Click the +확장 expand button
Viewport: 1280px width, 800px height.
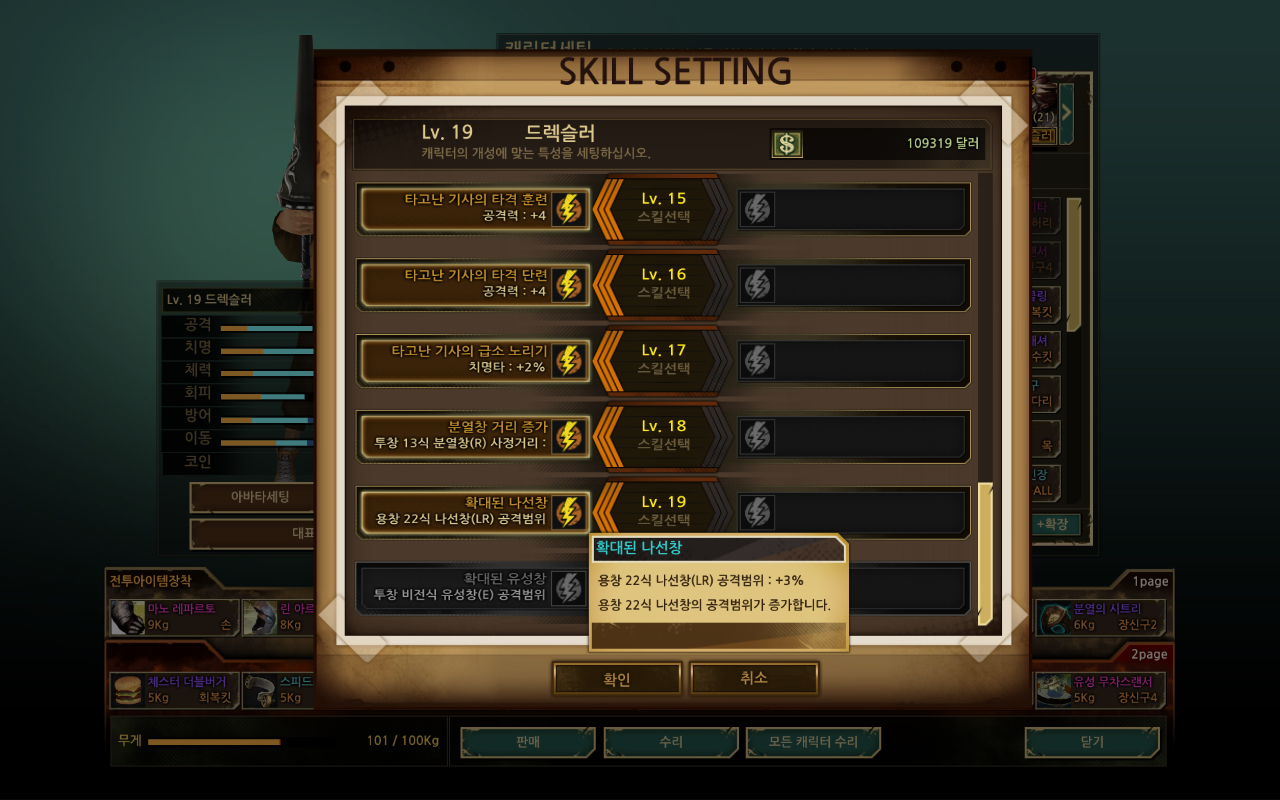[x=1051, y=524]
